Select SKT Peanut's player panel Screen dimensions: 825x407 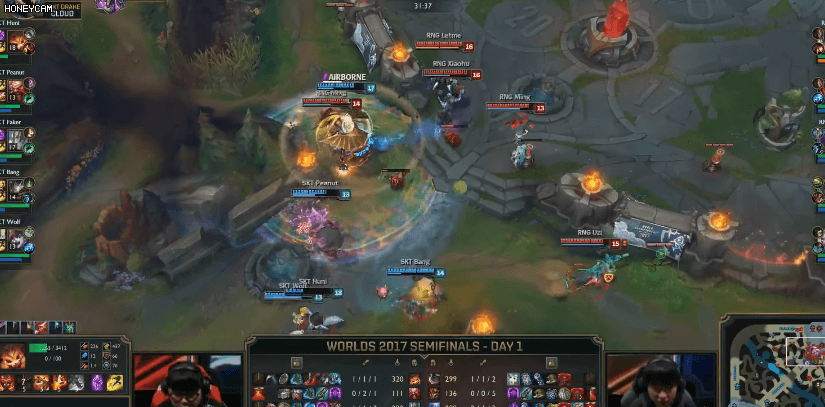tap(16, 90)
